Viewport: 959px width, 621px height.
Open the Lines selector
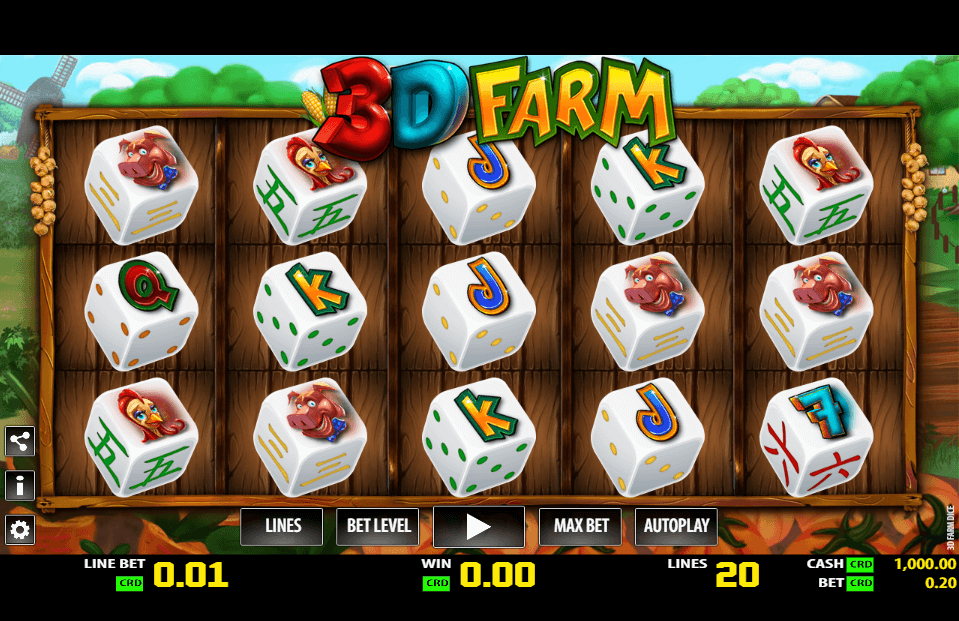282,526
